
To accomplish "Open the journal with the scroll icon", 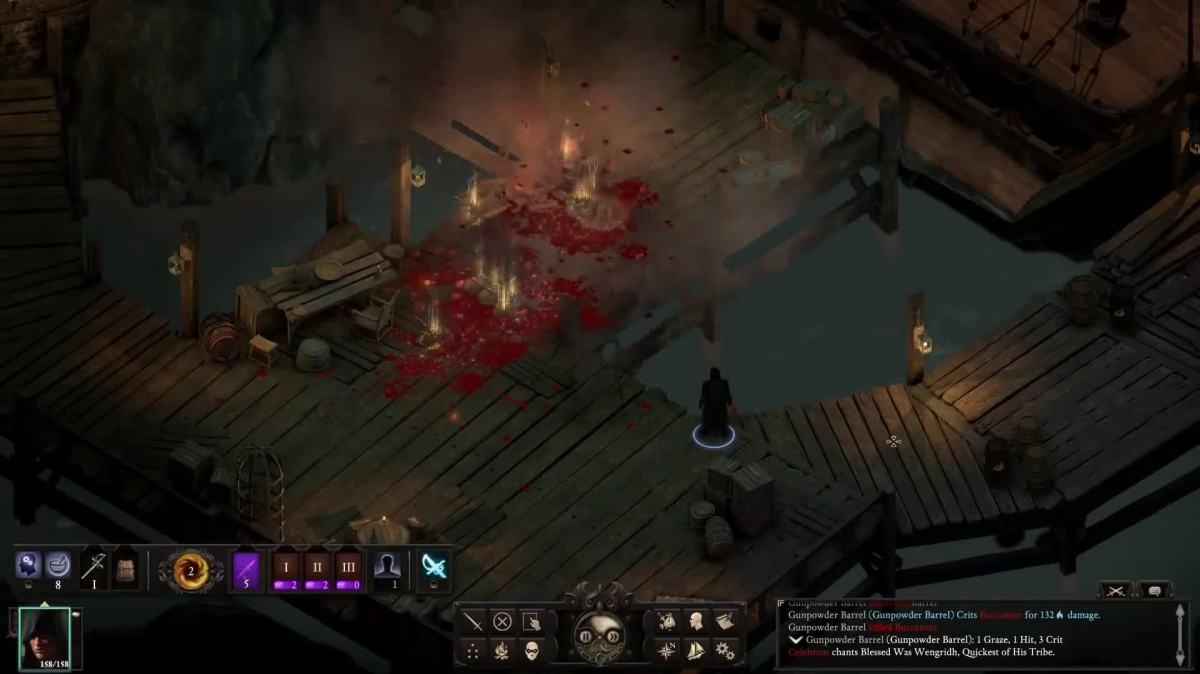I will tap(725, 621).
